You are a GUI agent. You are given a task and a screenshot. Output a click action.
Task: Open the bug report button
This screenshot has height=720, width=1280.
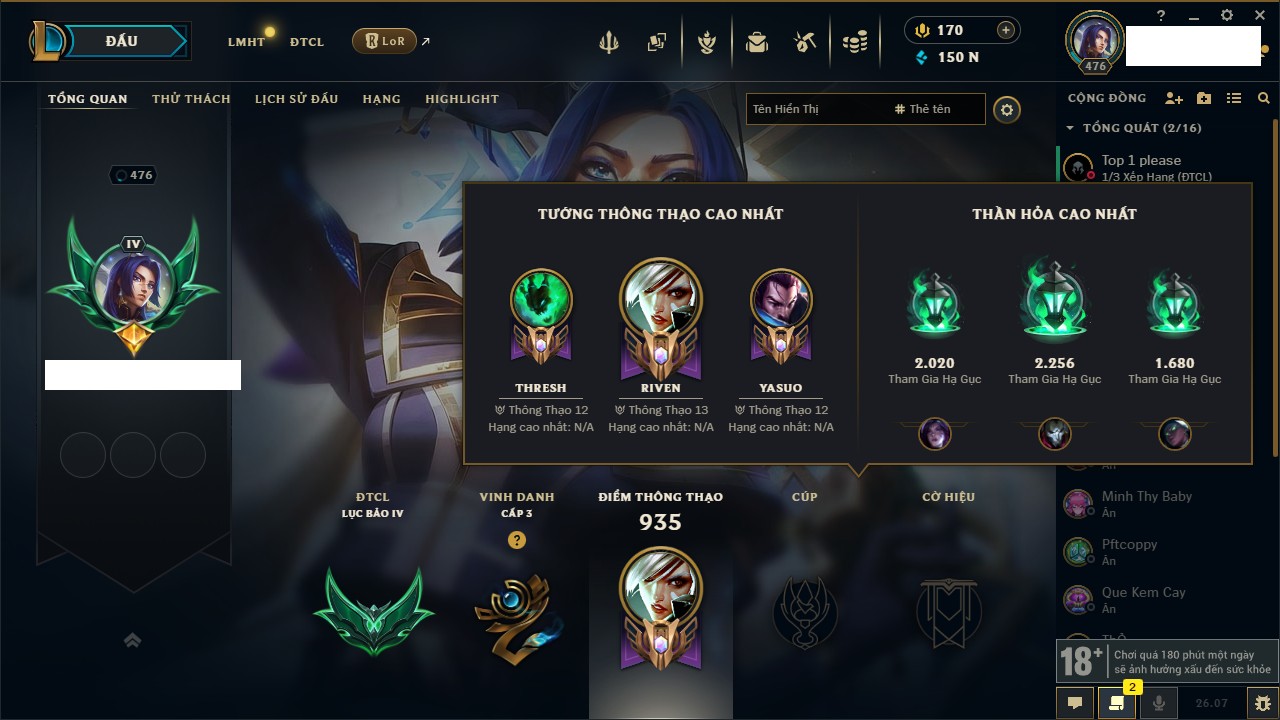coord(1261,703)
